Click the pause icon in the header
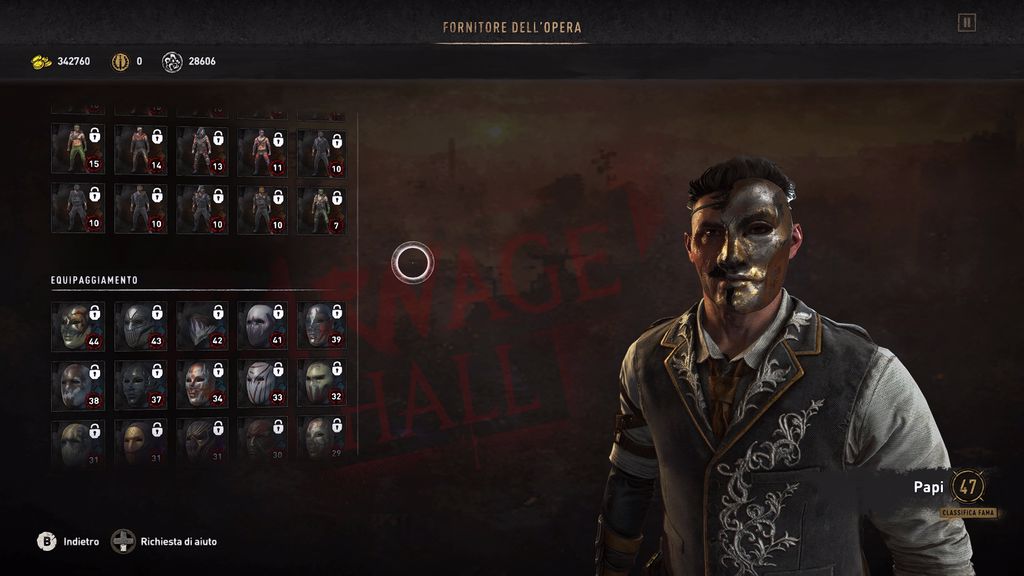The height and width of the screenshot is (576, 1024). [966, 22]
